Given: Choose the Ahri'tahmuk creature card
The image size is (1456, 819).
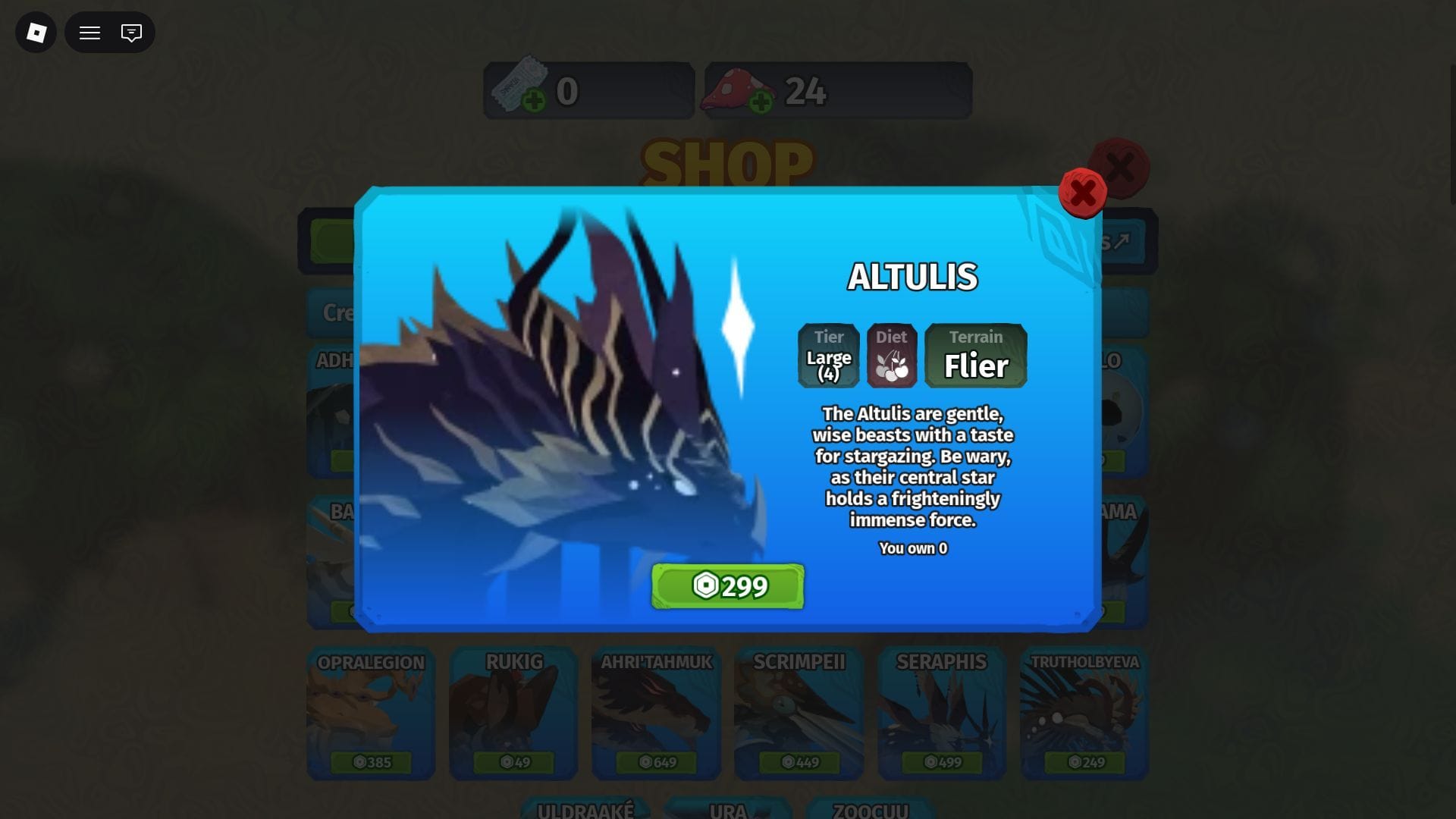Looking at the screenshot, I should [656, 713].
